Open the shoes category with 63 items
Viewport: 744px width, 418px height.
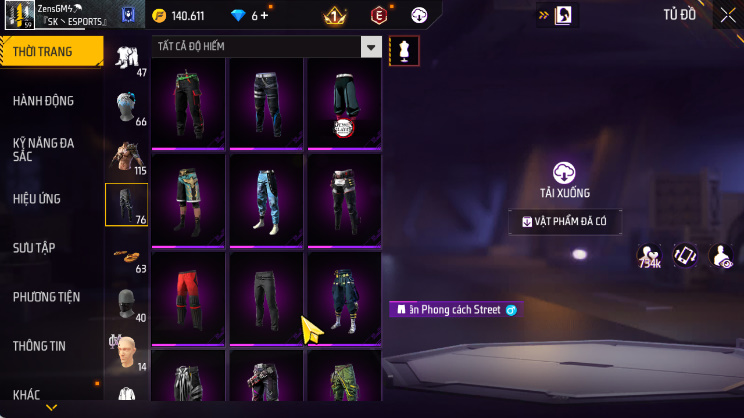coord(126,256)
